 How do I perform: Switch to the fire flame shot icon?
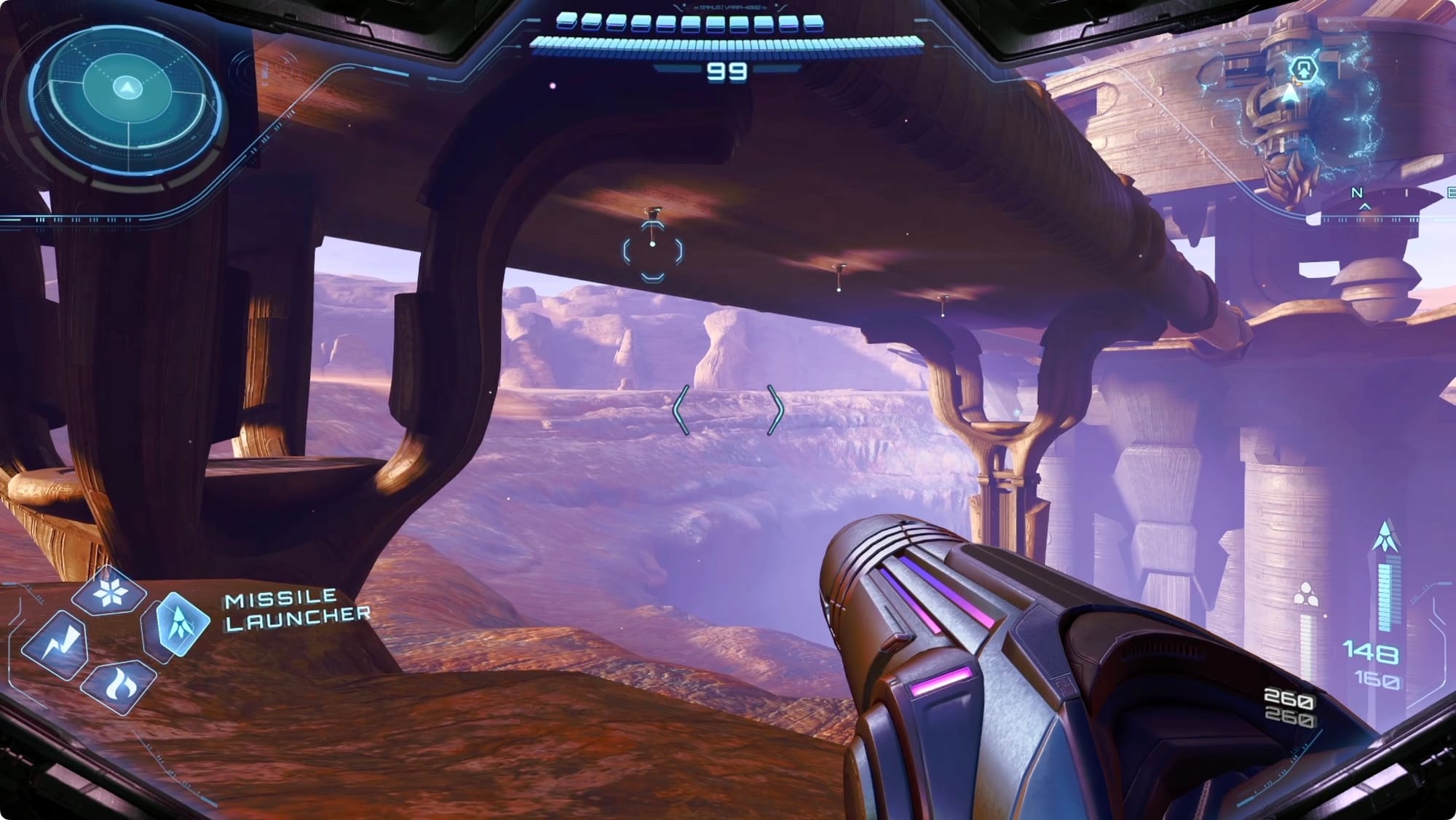coord(116,685)
